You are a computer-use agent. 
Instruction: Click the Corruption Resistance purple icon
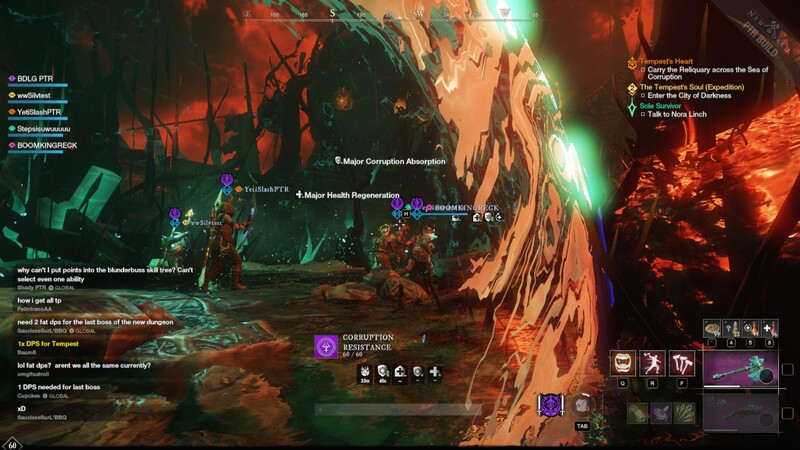(x=327, y=347)
